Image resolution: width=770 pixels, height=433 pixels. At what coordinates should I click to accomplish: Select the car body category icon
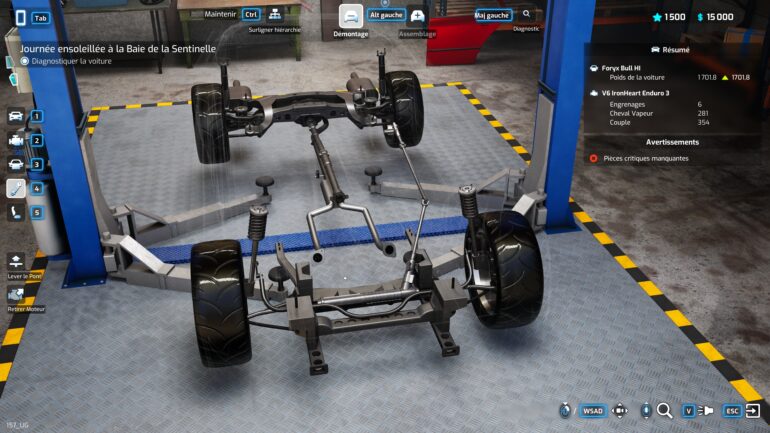point(16,116)
